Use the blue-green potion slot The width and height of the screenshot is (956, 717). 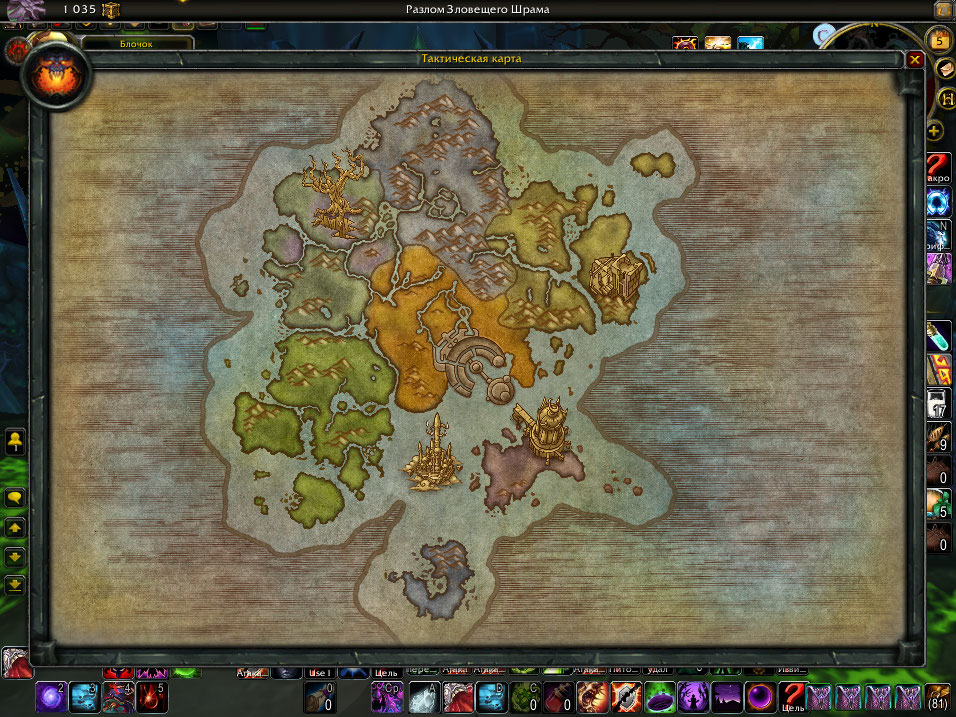[x=938, y=334]
